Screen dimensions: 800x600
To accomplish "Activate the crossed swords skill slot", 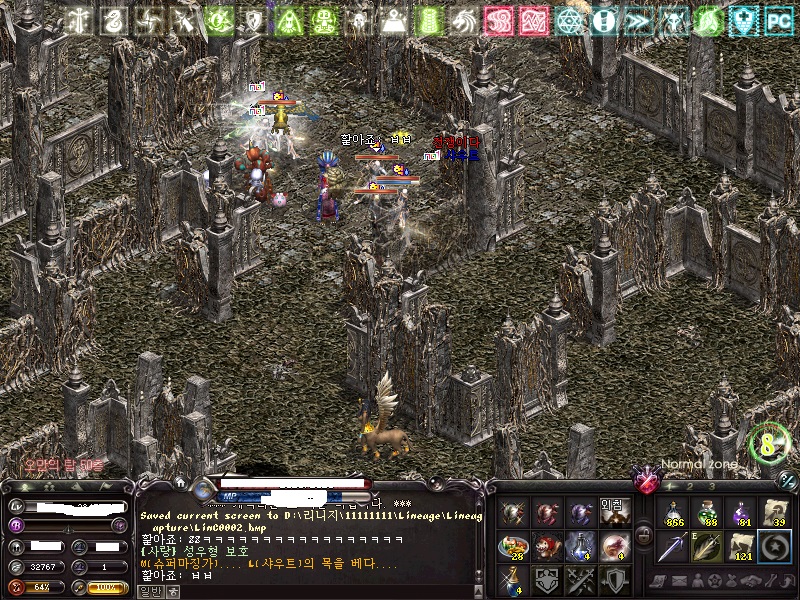I will point(582,580).
